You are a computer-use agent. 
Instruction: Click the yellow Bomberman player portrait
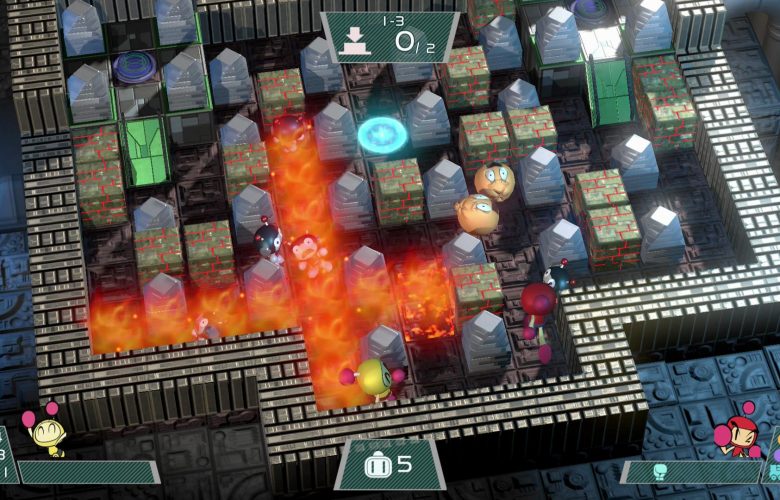(44, 430)
